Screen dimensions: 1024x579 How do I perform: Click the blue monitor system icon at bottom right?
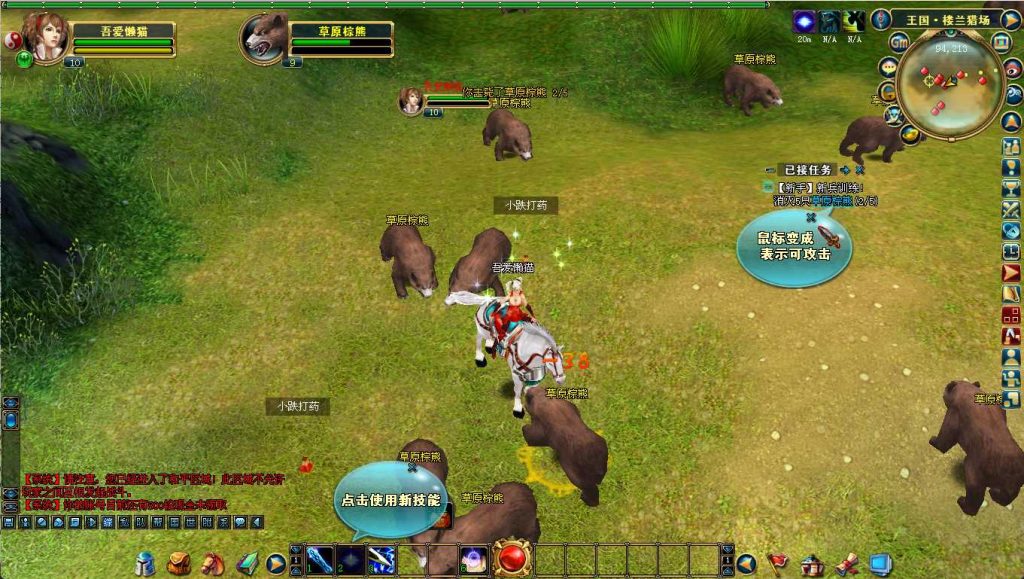tap(880, 564)
